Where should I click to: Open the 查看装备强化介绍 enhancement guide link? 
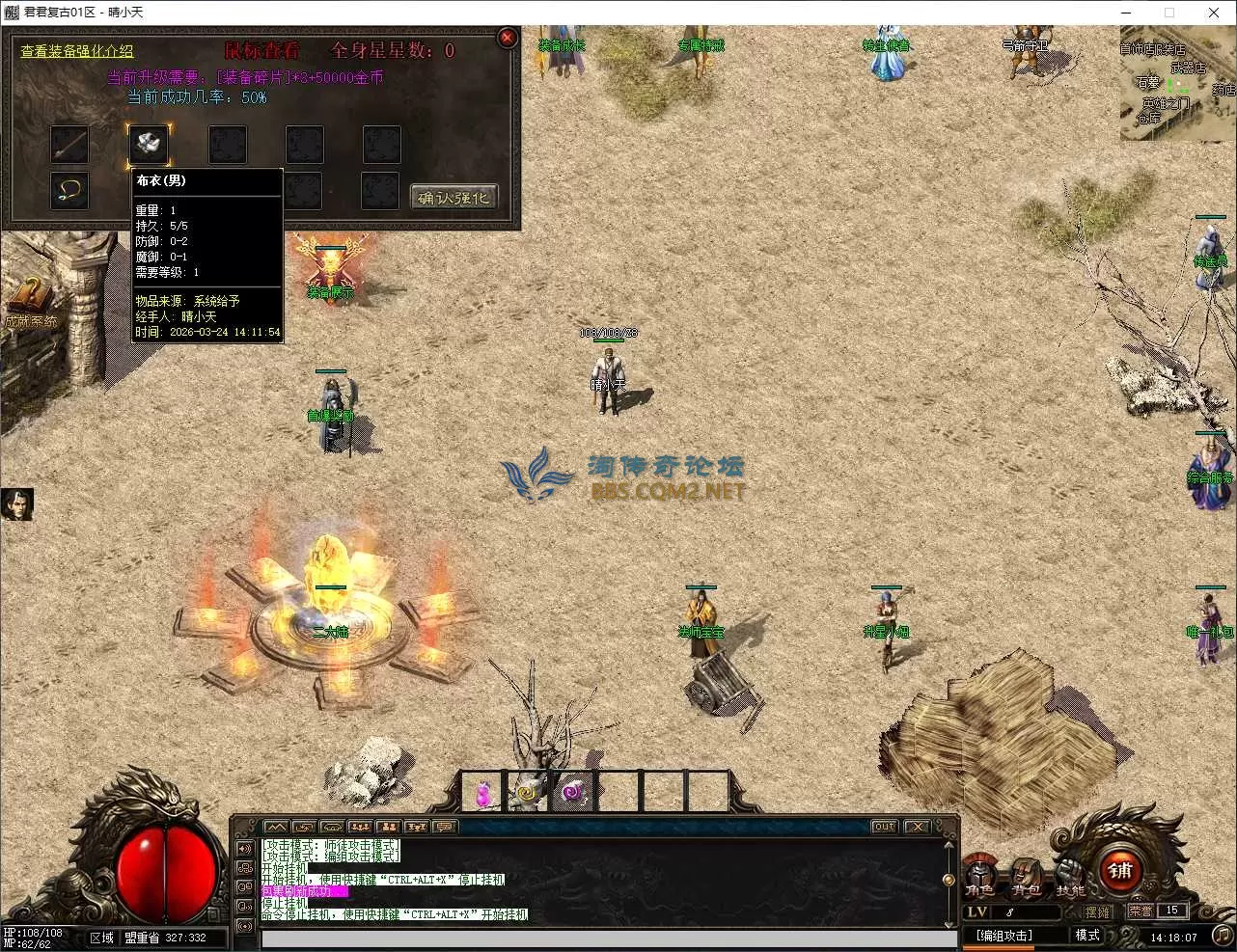click(77, 51)
